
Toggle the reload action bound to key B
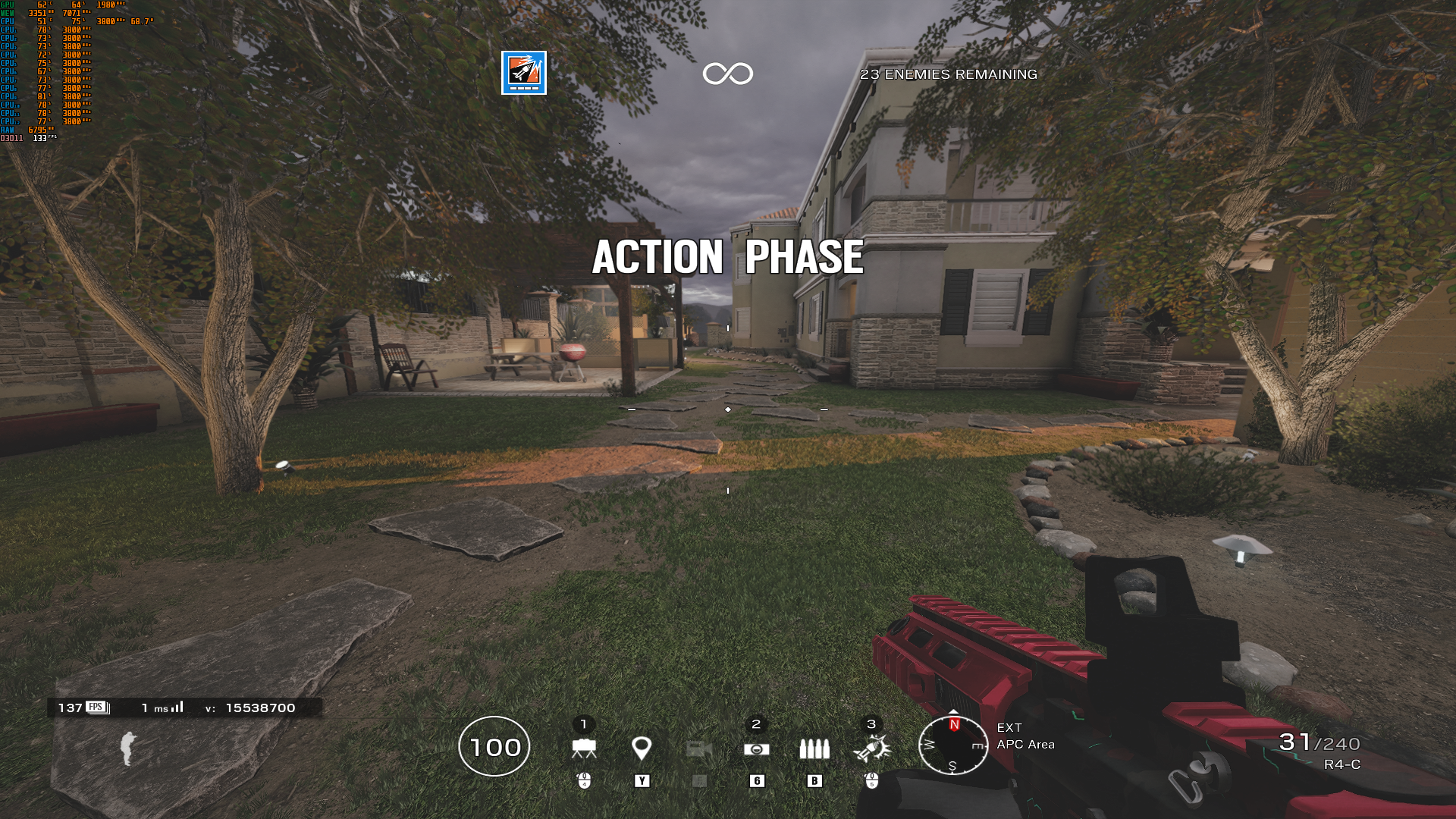click(815, 780)
